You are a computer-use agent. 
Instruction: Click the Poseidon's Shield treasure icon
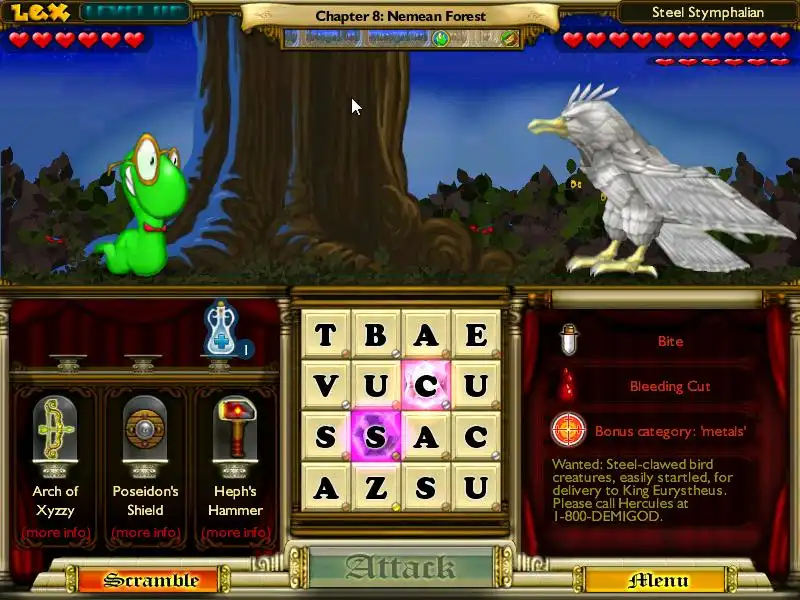[145, 432]
